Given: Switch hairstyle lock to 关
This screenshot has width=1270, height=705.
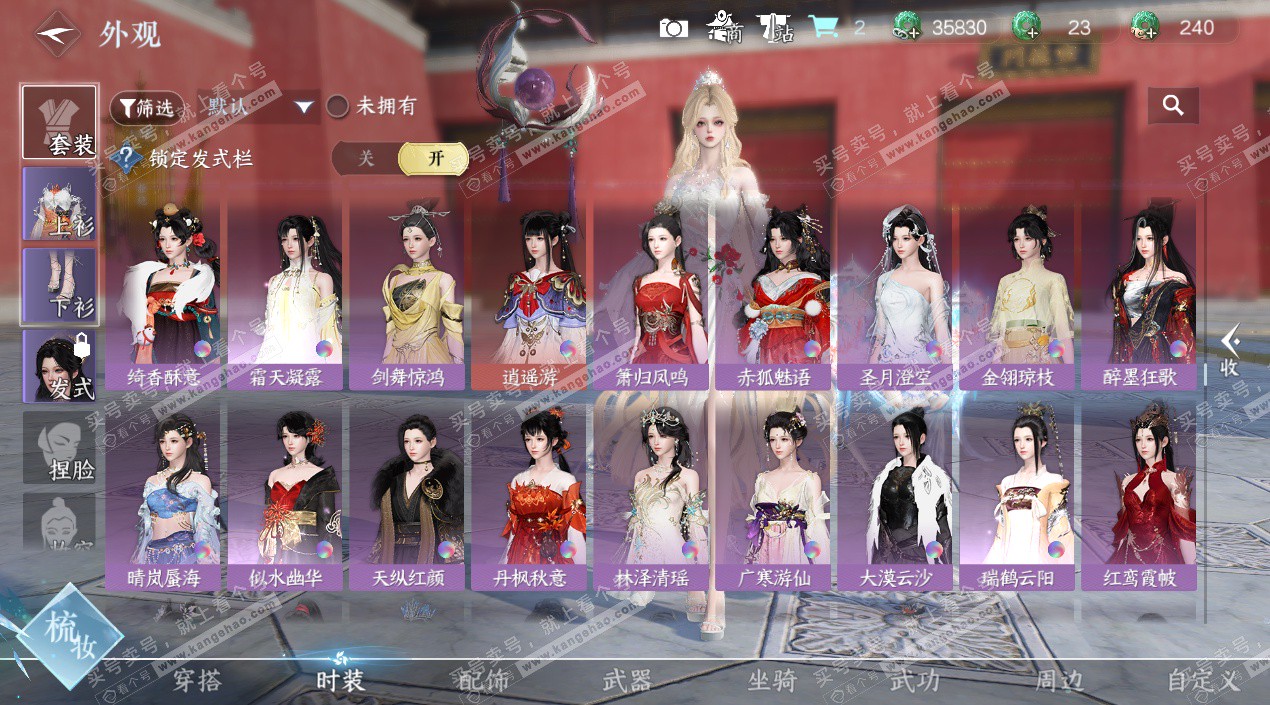Looking at the screenshot, I should coord(366,158).
